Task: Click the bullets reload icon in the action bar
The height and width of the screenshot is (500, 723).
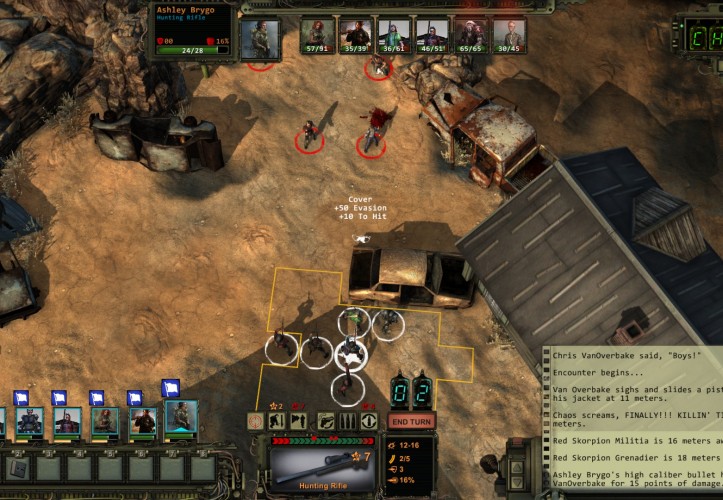Action: click(x=347, y=421)
